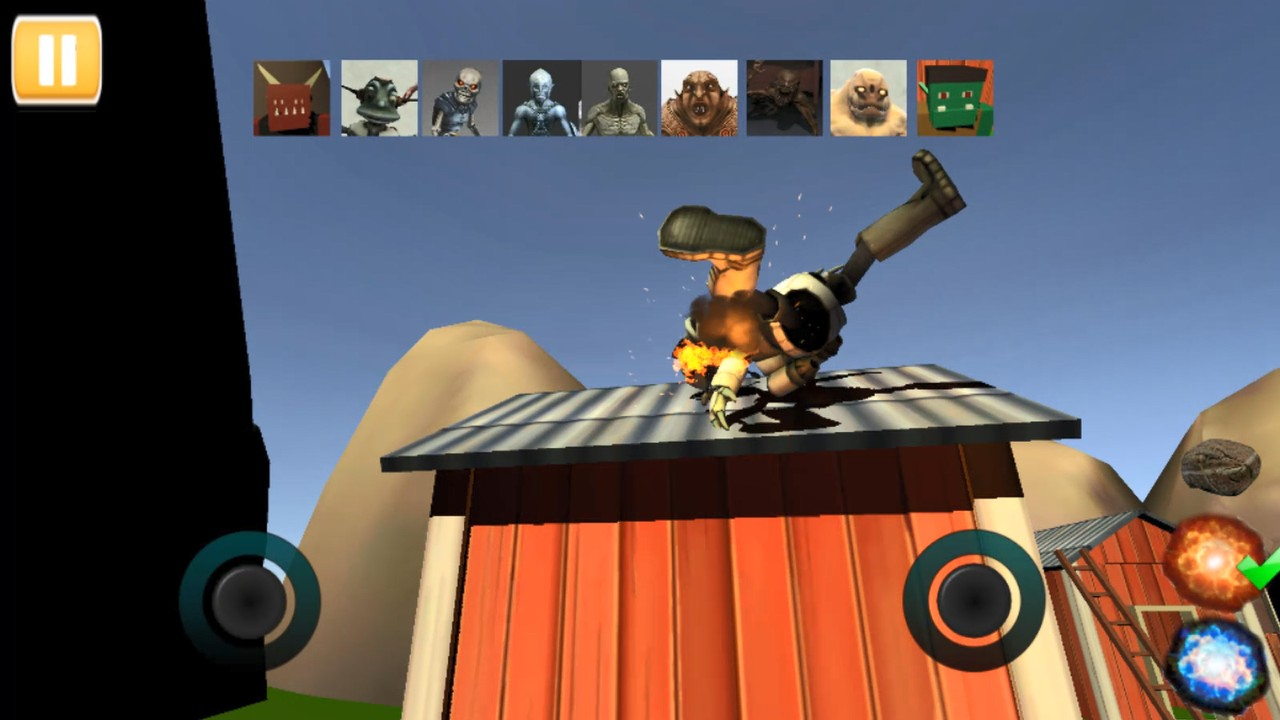
Task: Select the rock projectile weapon
Action: [1221, 467]
